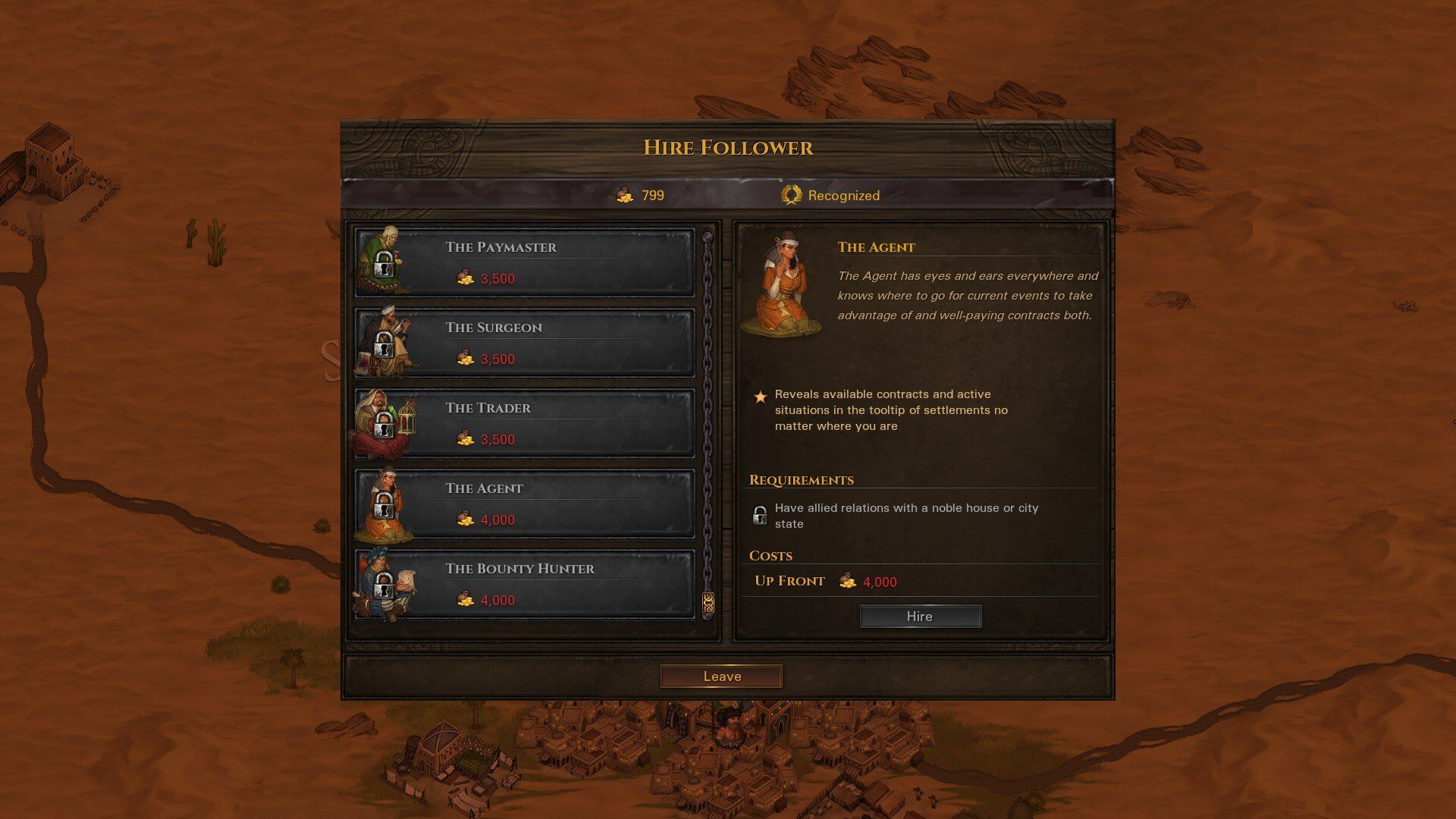Image resolution: width=1456 pixels, height=819 pixels.
Task: Leave the Hire Follower screen
Action: pyautogui.click(x=721, y=676)
